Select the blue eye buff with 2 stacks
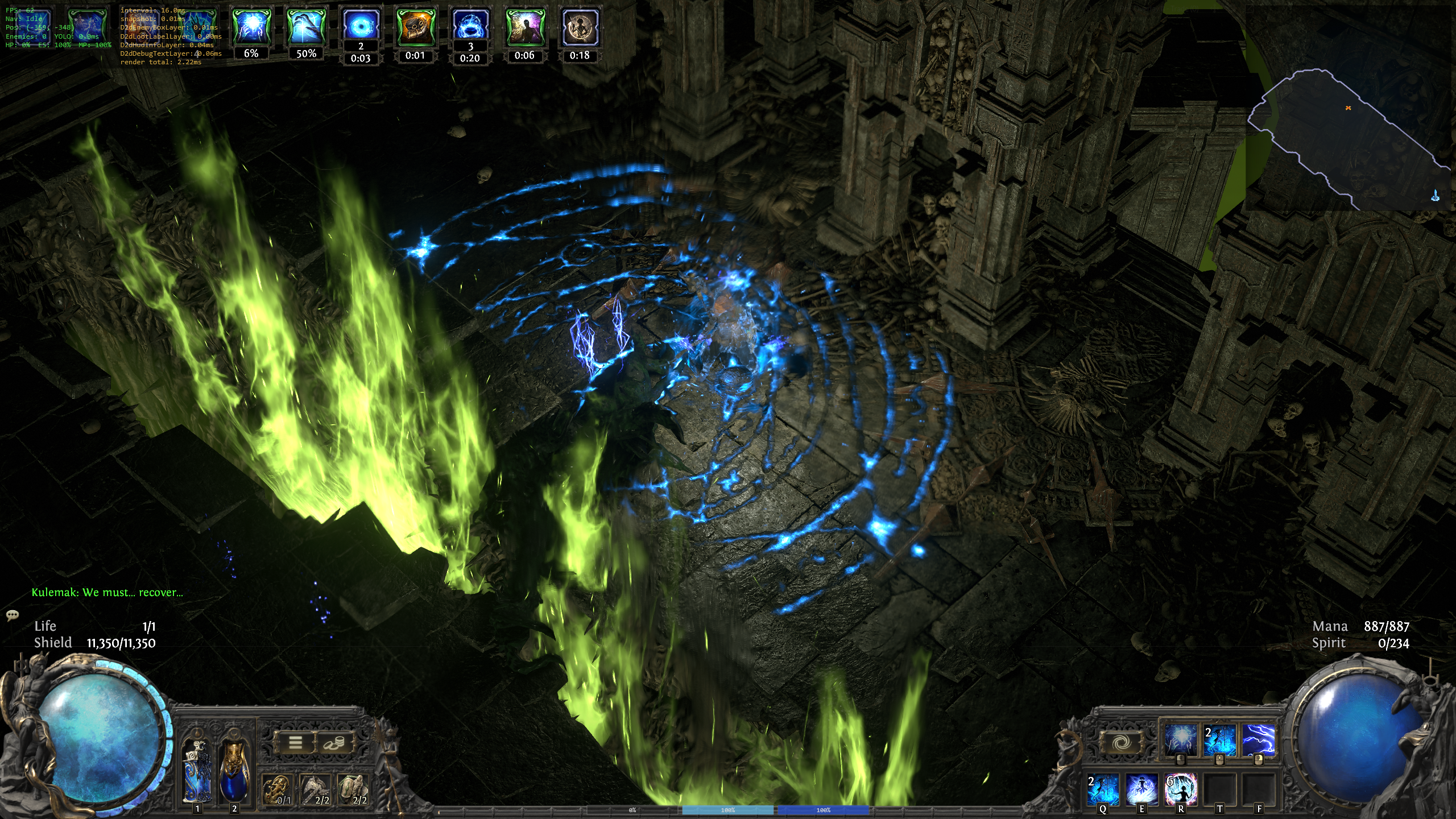Viewport: 1456px width, 819px height. click(361, 26)
